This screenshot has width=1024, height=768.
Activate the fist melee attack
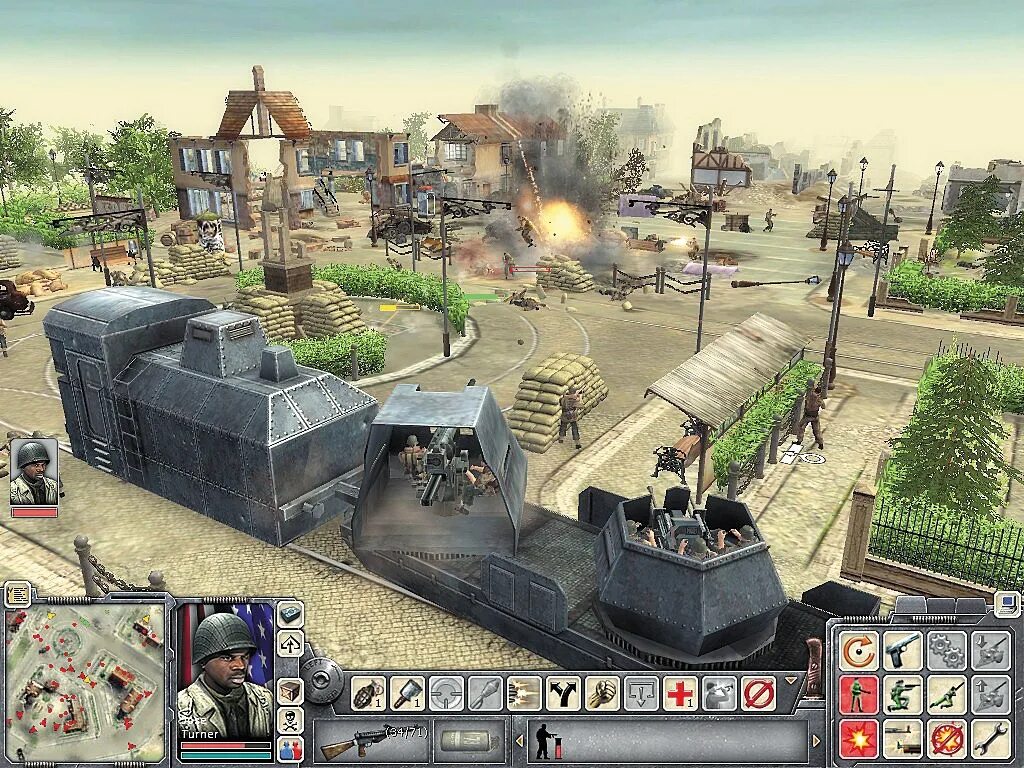602,692
